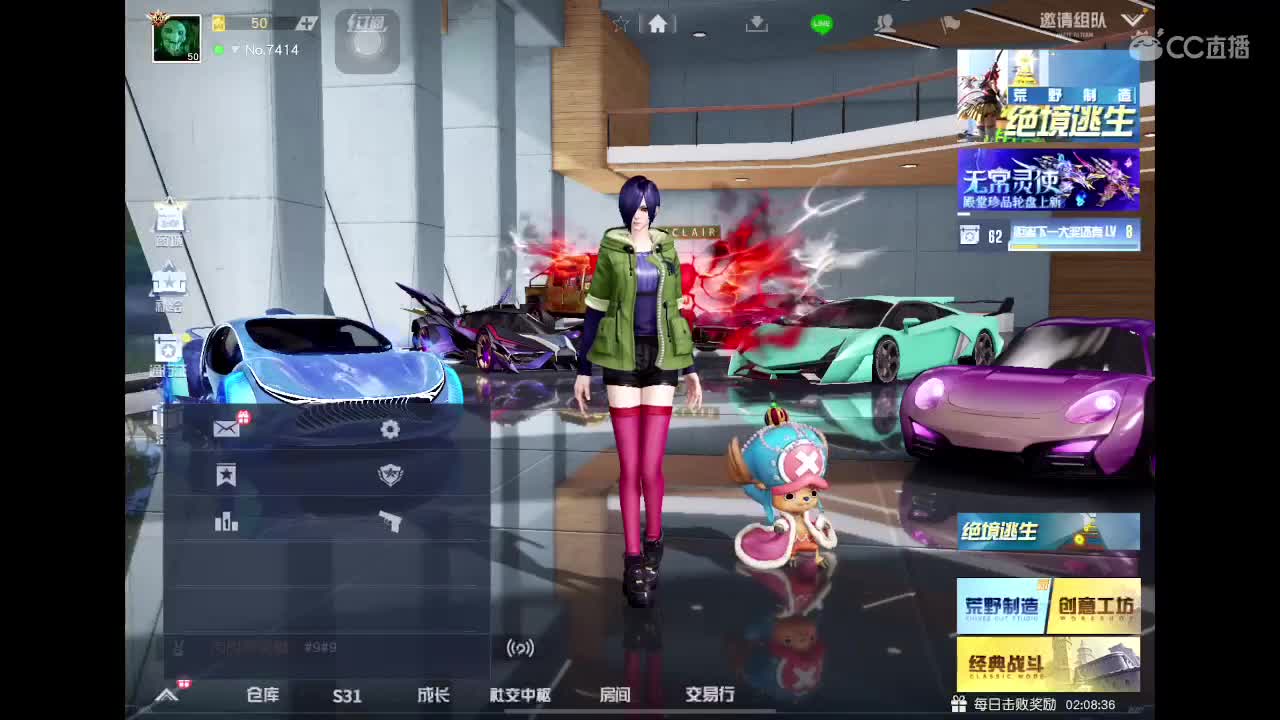Open the settings gear in the menu panel

click(x=390, y=429)
